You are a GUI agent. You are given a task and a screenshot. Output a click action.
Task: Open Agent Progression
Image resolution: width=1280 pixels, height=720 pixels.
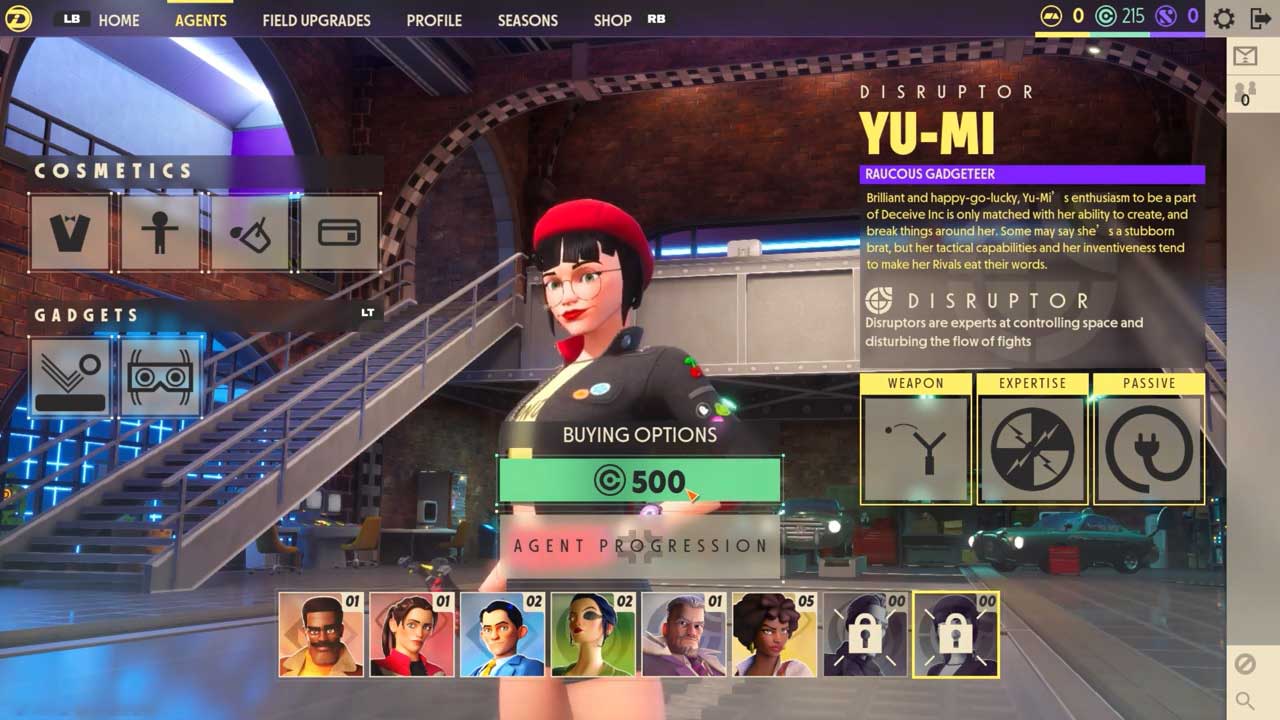640,546
